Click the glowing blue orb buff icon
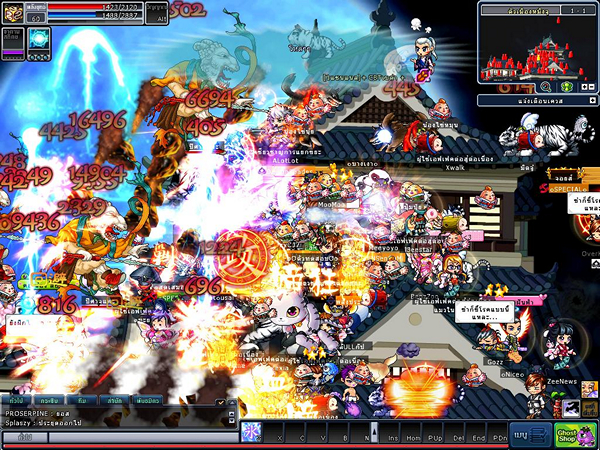 [38, 39]
